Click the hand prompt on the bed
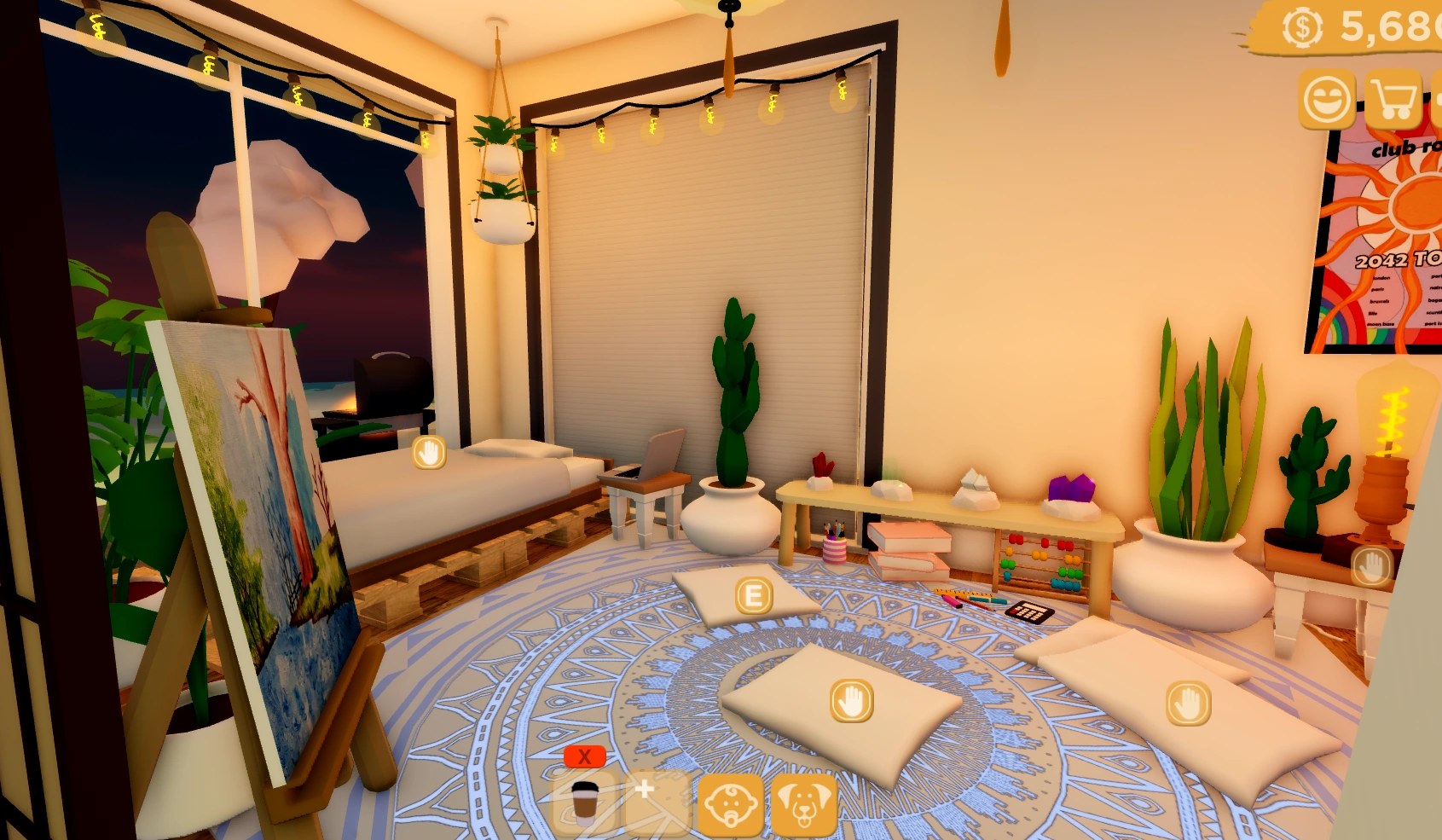Screen dimensions: 1442x840 pyautogui.click(x=430, y=453)
